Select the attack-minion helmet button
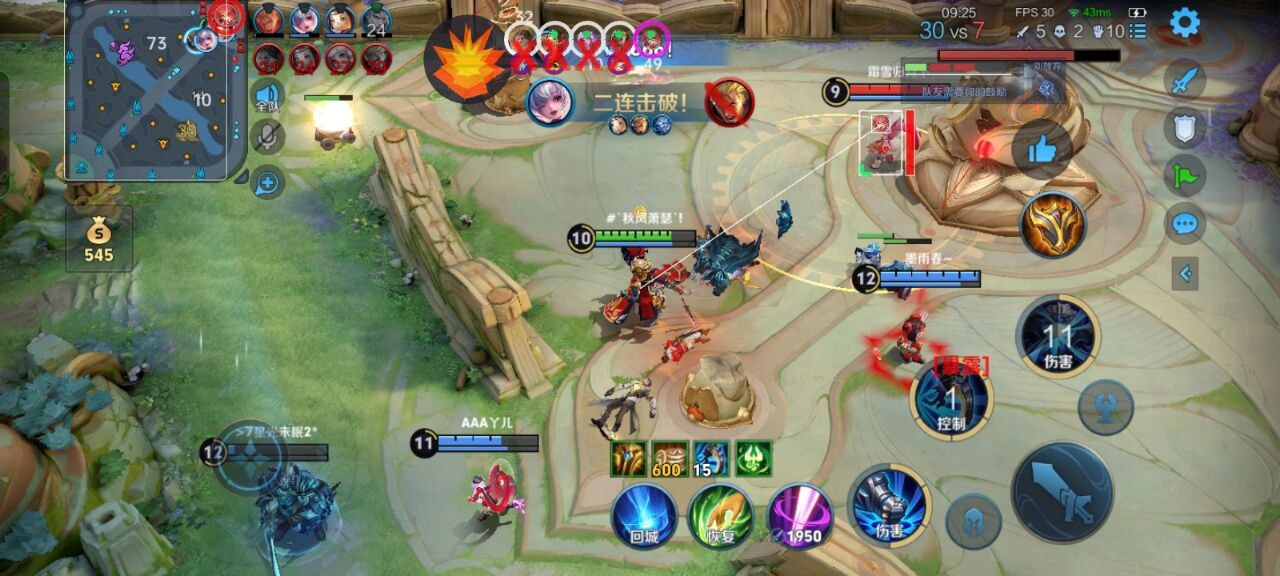 point(973,521)
